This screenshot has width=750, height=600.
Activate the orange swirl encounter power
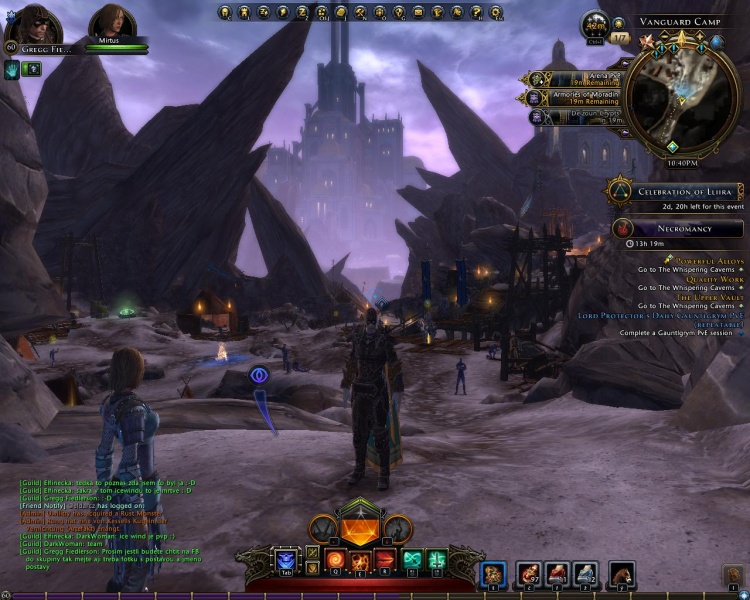point(333,558)
